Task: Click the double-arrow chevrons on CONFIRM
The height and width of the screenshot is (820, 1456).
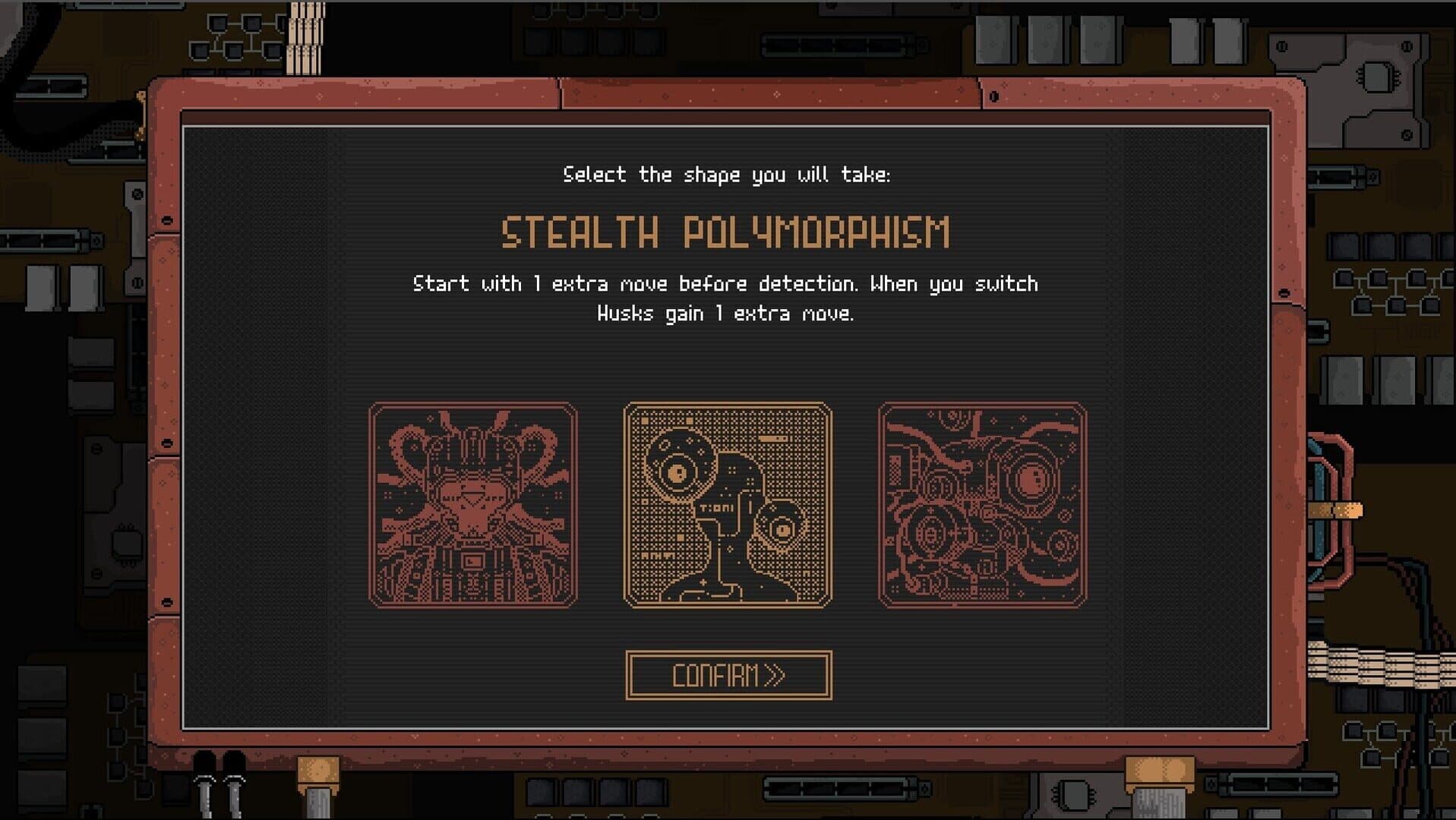Action: point(775,673)
